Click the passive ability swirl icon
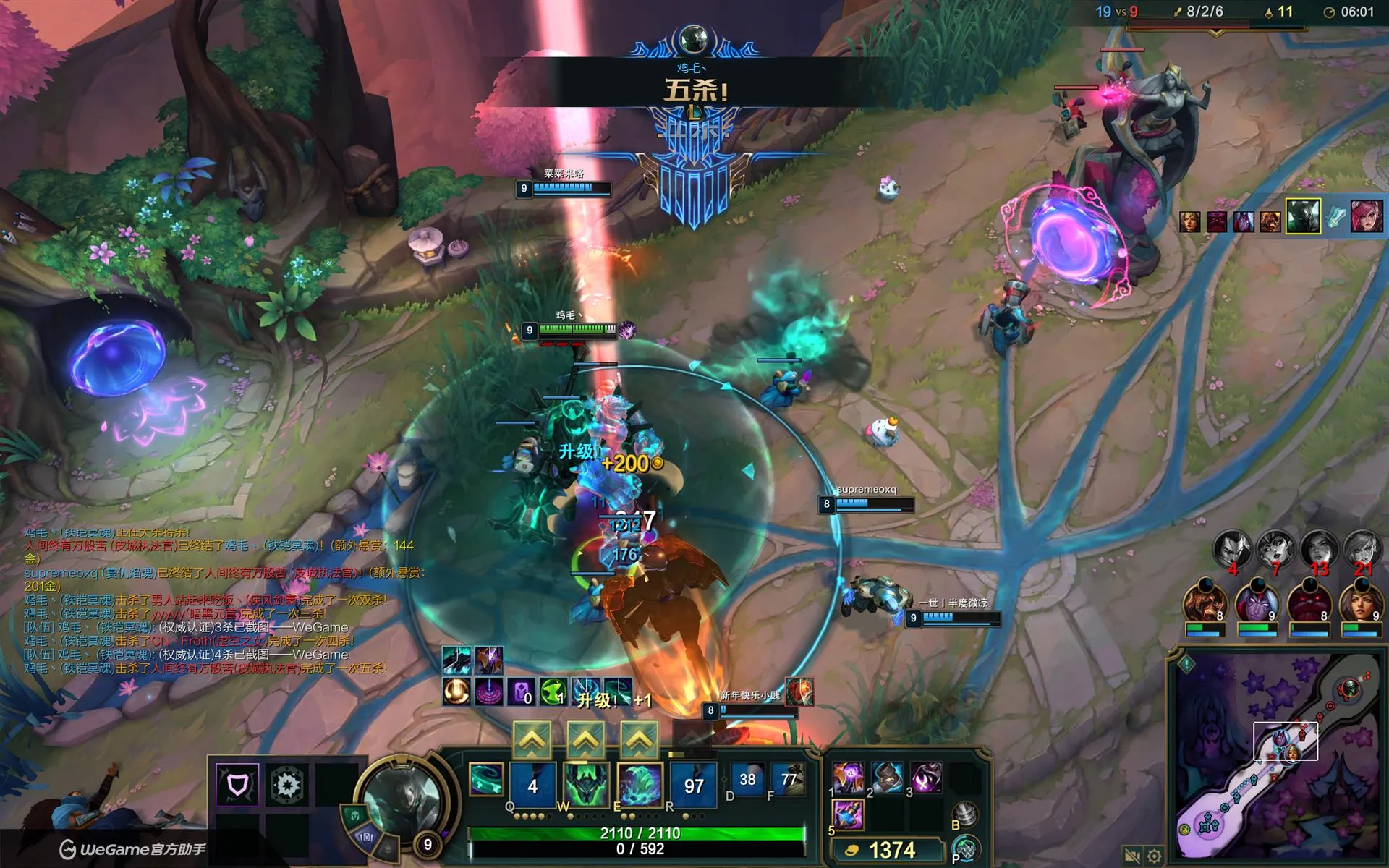The height and width of the screenshot is (868, 1389). tap(486, 780)
